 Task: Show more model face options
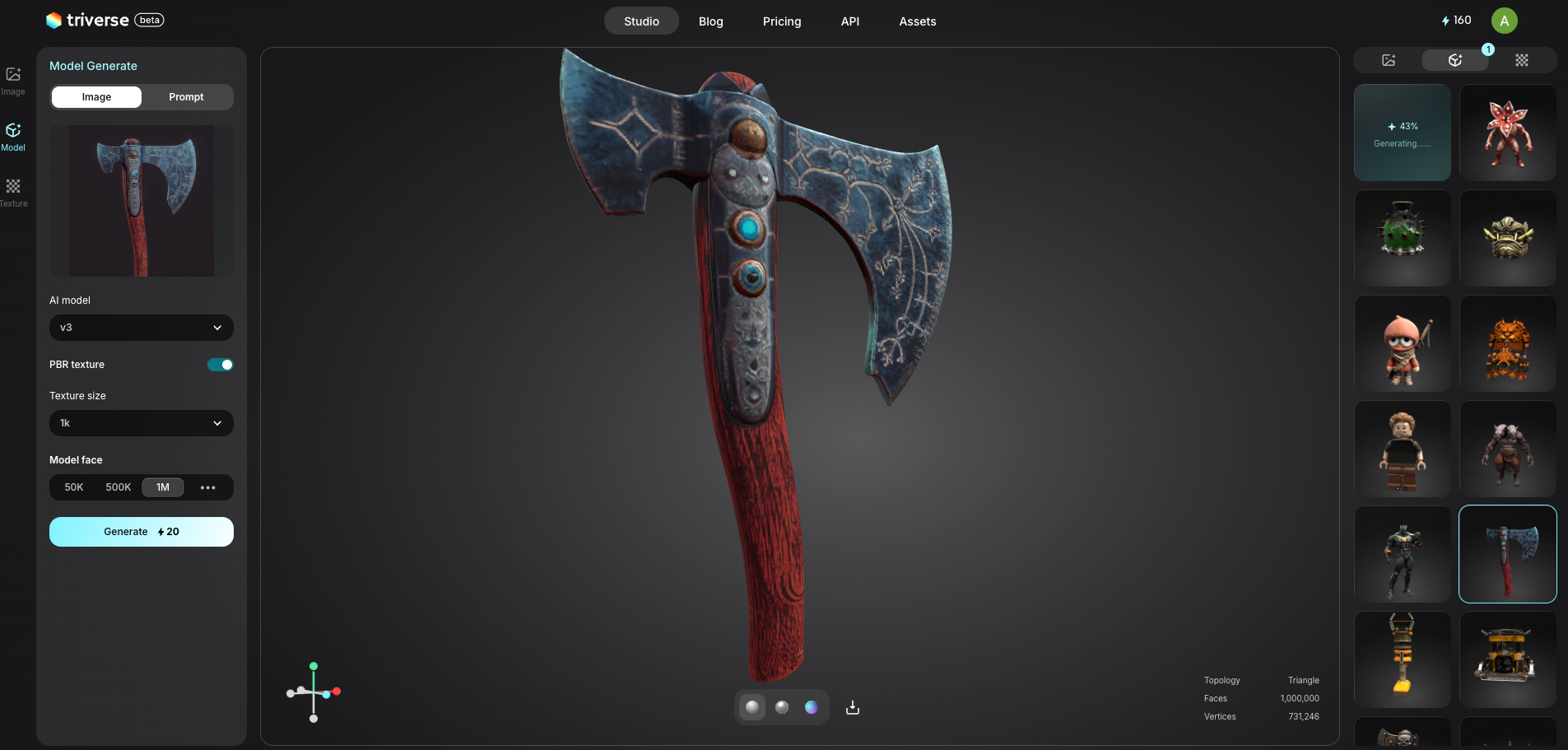(207, 487)
